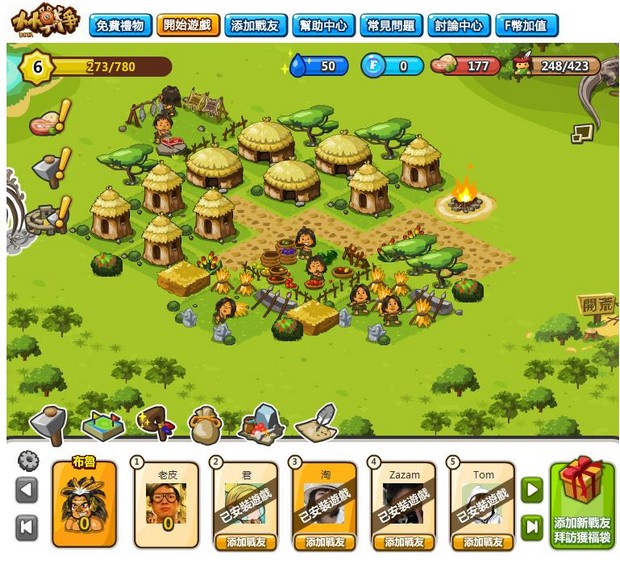Open the gear settings icon

tap(28, 461)
